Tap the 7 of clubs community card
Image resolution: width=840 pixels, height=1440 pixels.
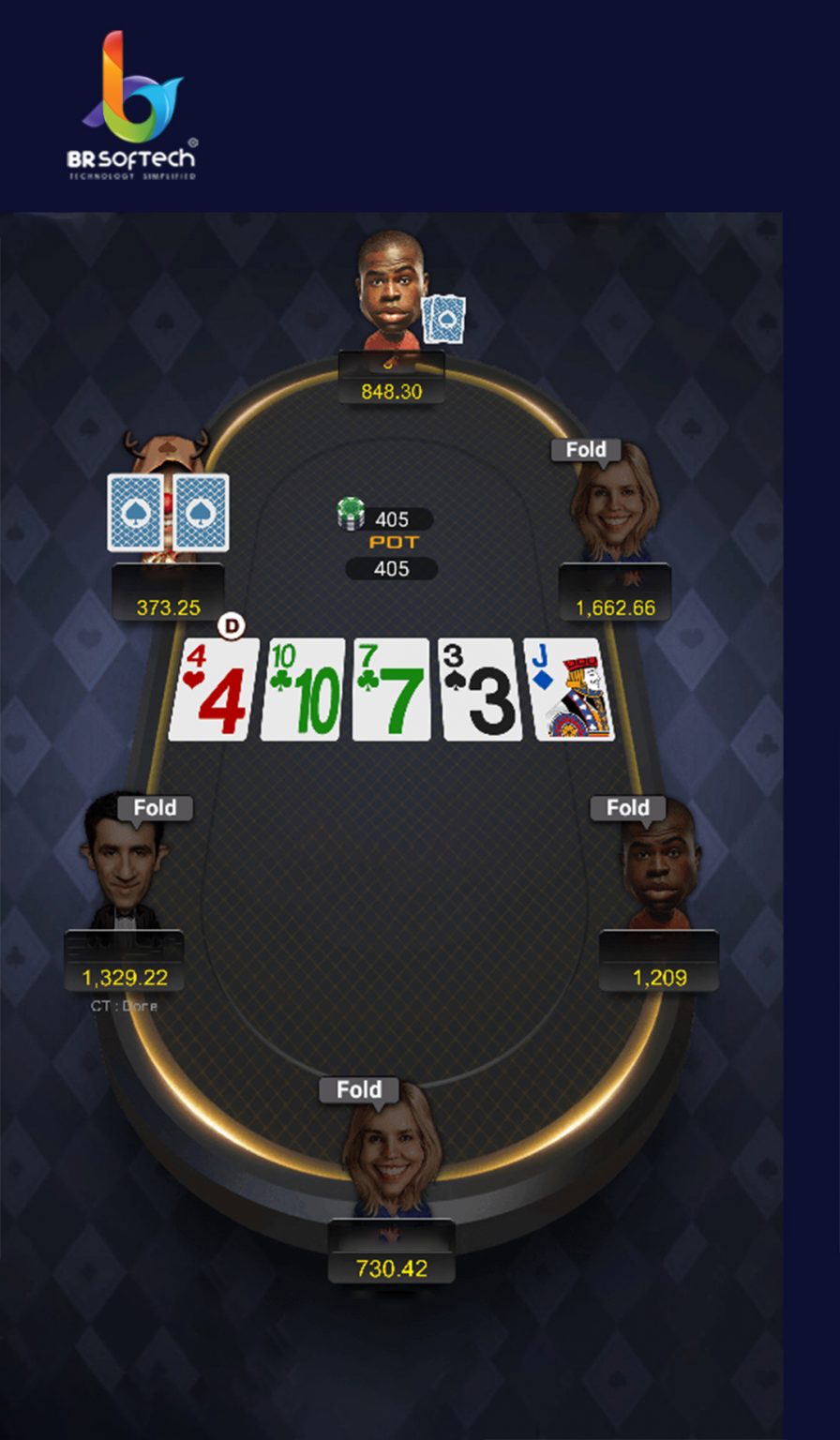tap(391, 689)
